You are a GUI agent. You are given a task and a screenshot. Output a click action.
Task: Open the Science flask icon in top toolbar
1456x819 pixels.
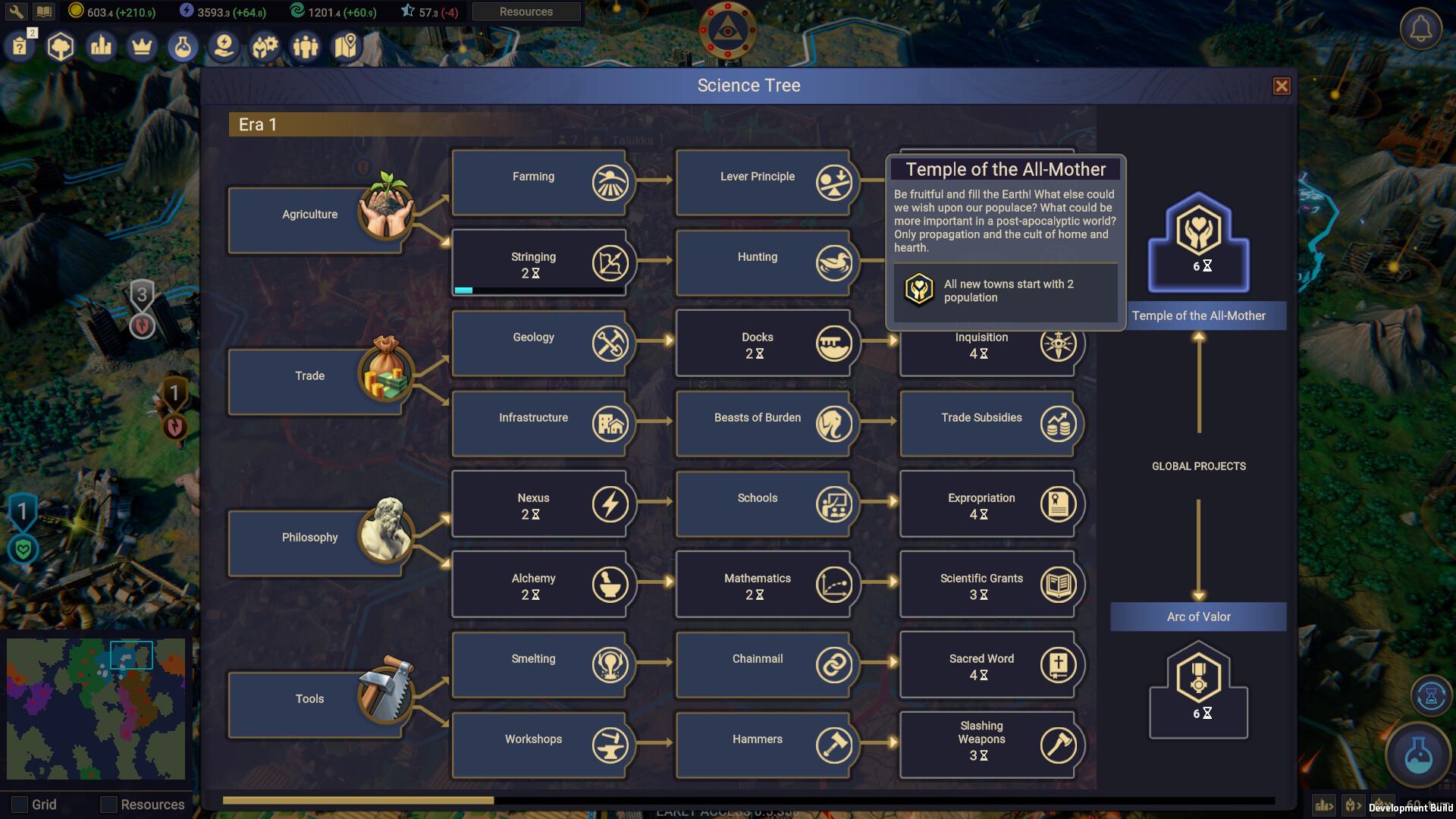click(x=183, y=46)
